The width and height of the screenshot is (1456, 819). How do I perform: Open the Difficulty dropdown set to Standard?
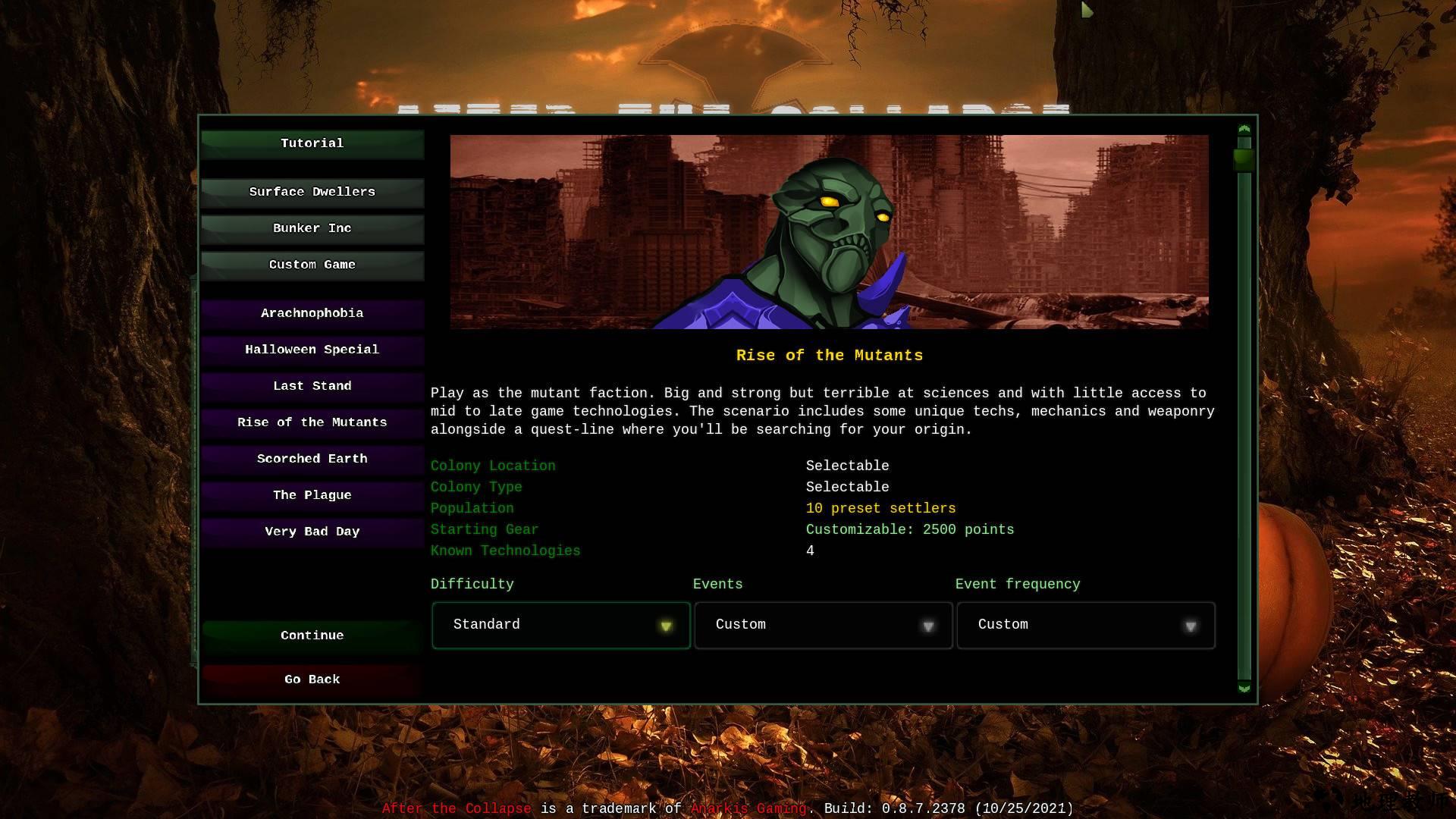[560, 625]
